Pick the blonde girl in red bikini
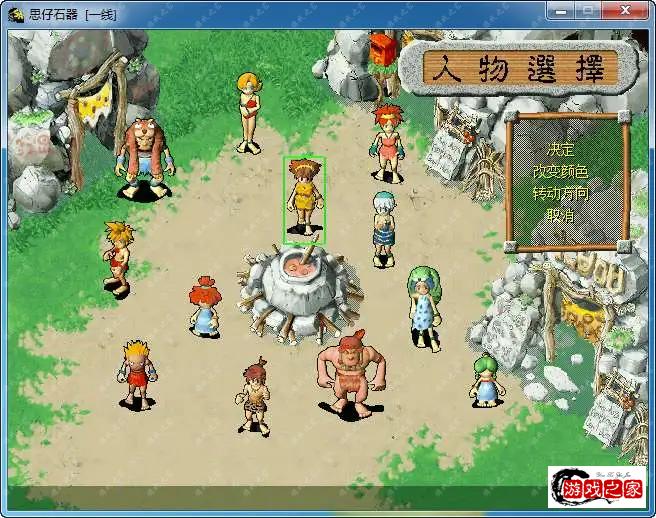The height and width of the screenshot is (518, 656). 248,110
